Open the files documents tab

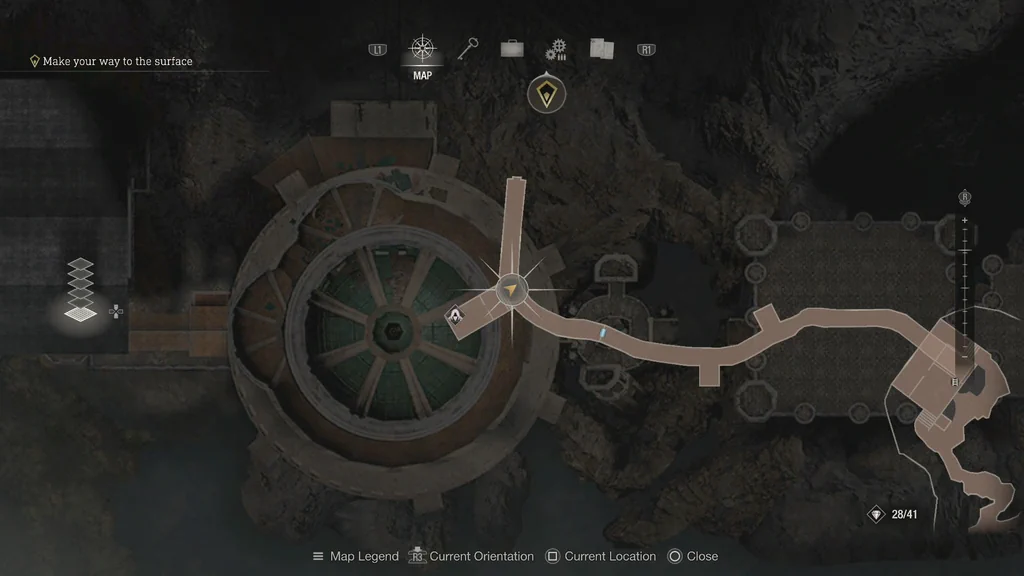(601, 49)
